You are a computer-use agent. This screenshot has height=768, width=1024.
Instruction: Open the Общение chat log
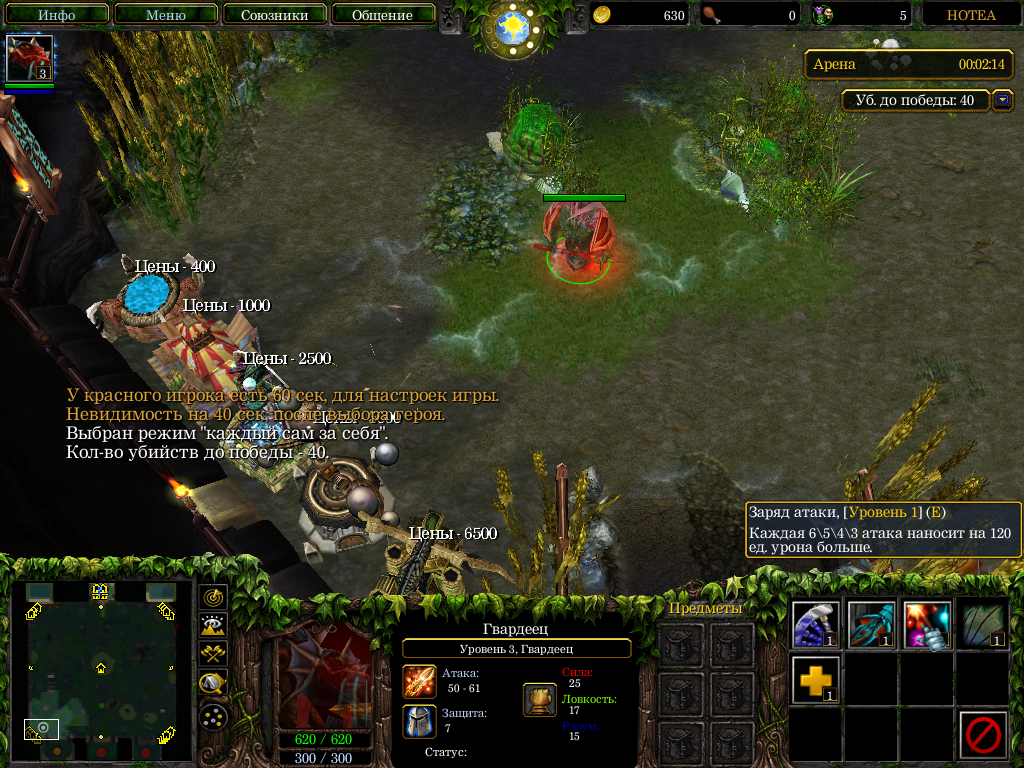pyautogui.click(x=382, y=15)
